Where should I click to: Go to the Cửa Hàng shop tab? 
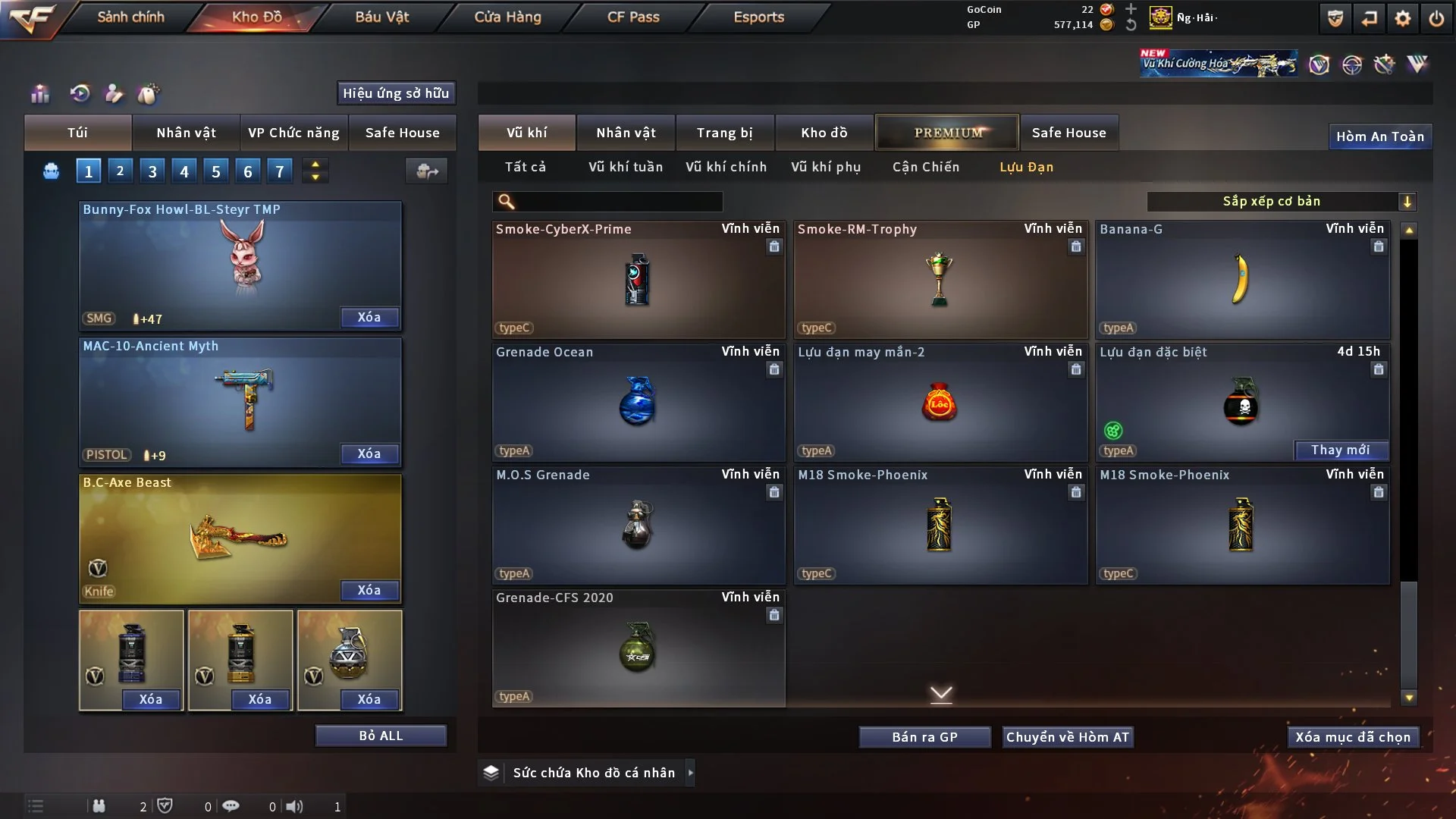[x=507, y=17]
